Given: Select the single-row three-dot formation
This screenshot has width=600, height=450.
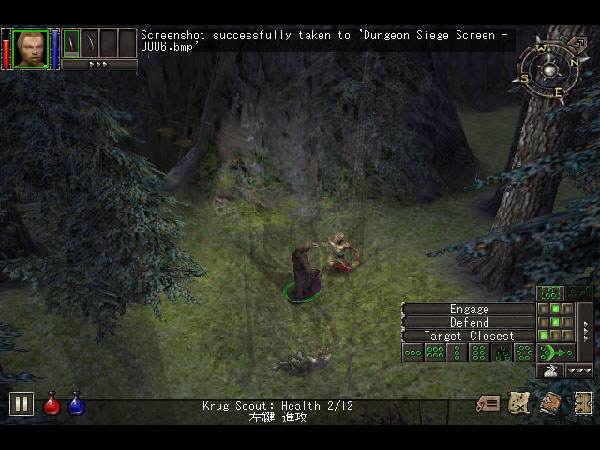Looking at the screenshot, I should click(412, 352).
